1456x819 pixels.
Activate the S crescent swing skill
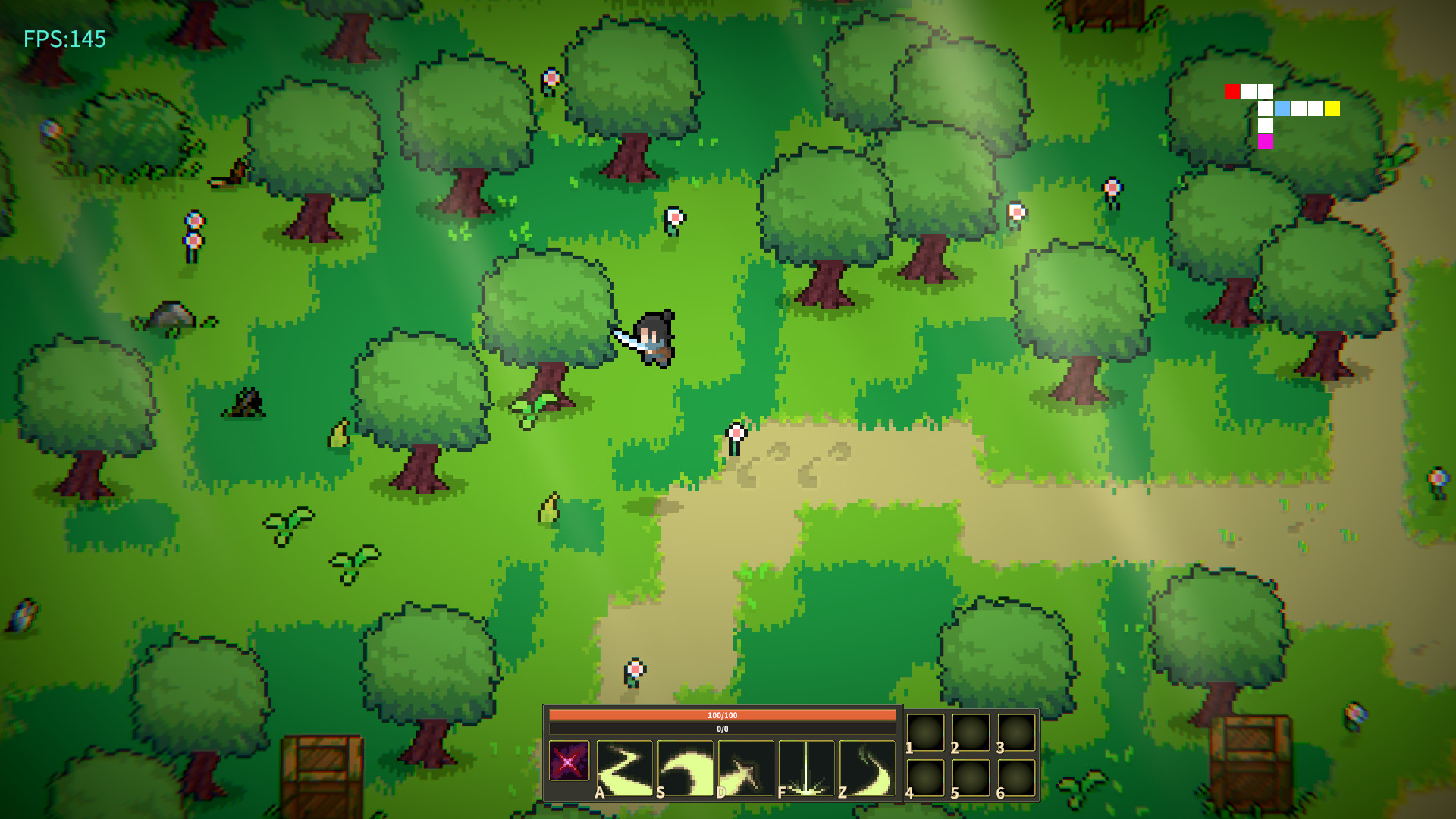pyautogui.click(x=686, y=767)
